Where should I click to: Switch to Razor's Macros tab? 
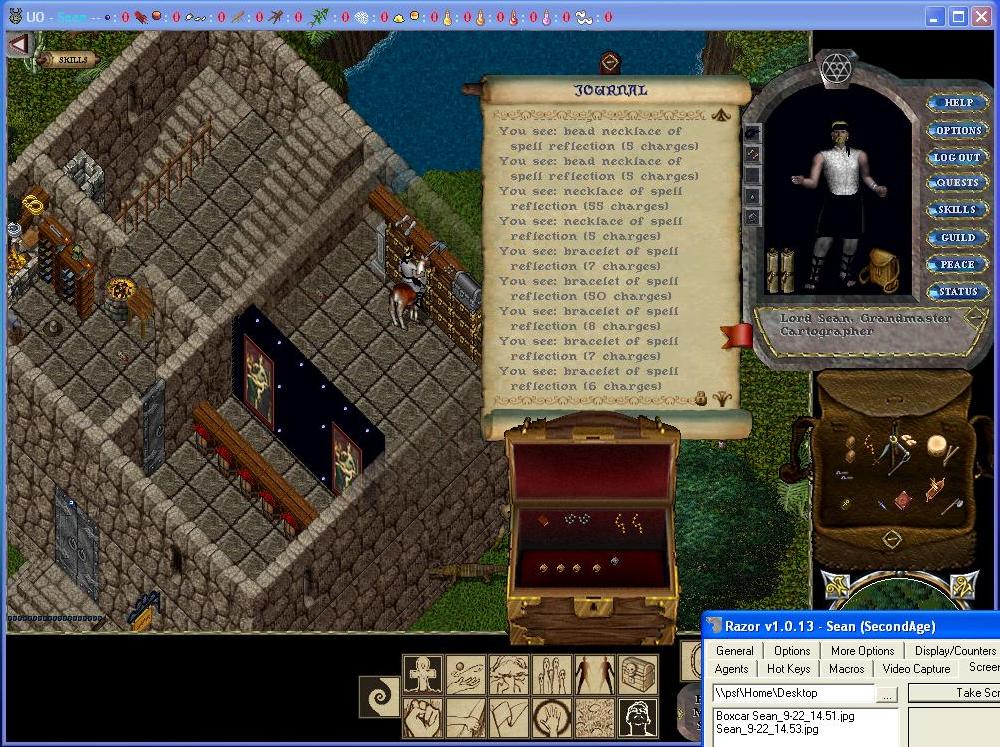pyautogui.click(x=846, y=669)
